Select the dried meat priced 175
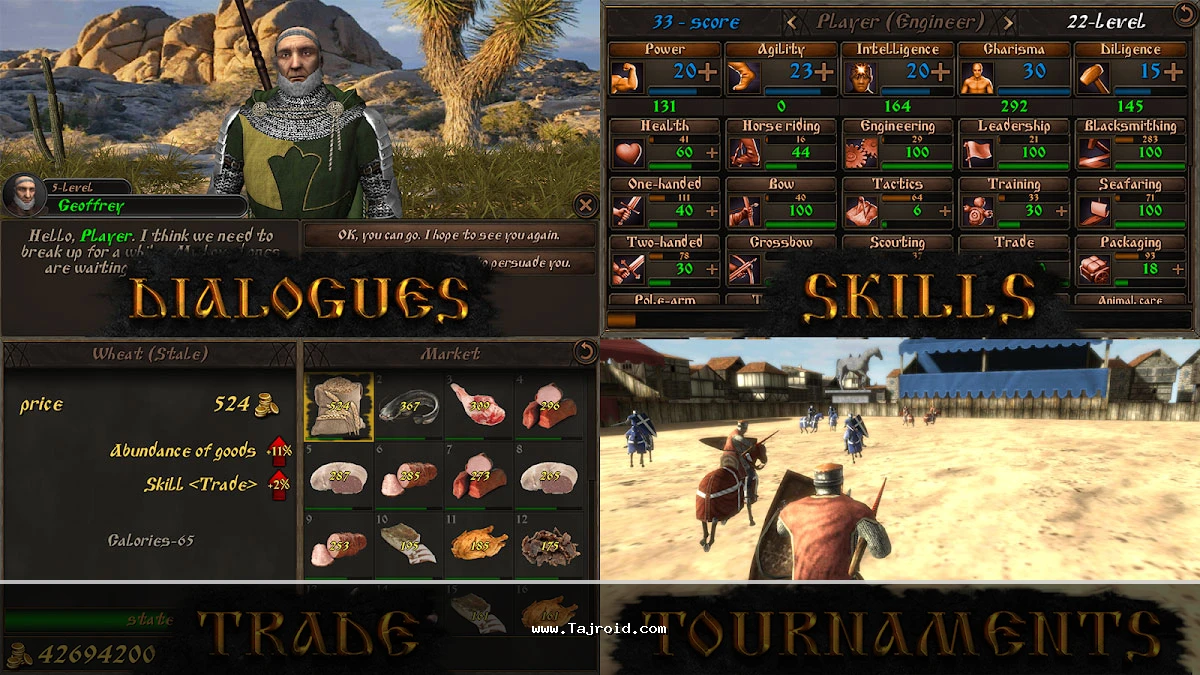 click(549, 544)
